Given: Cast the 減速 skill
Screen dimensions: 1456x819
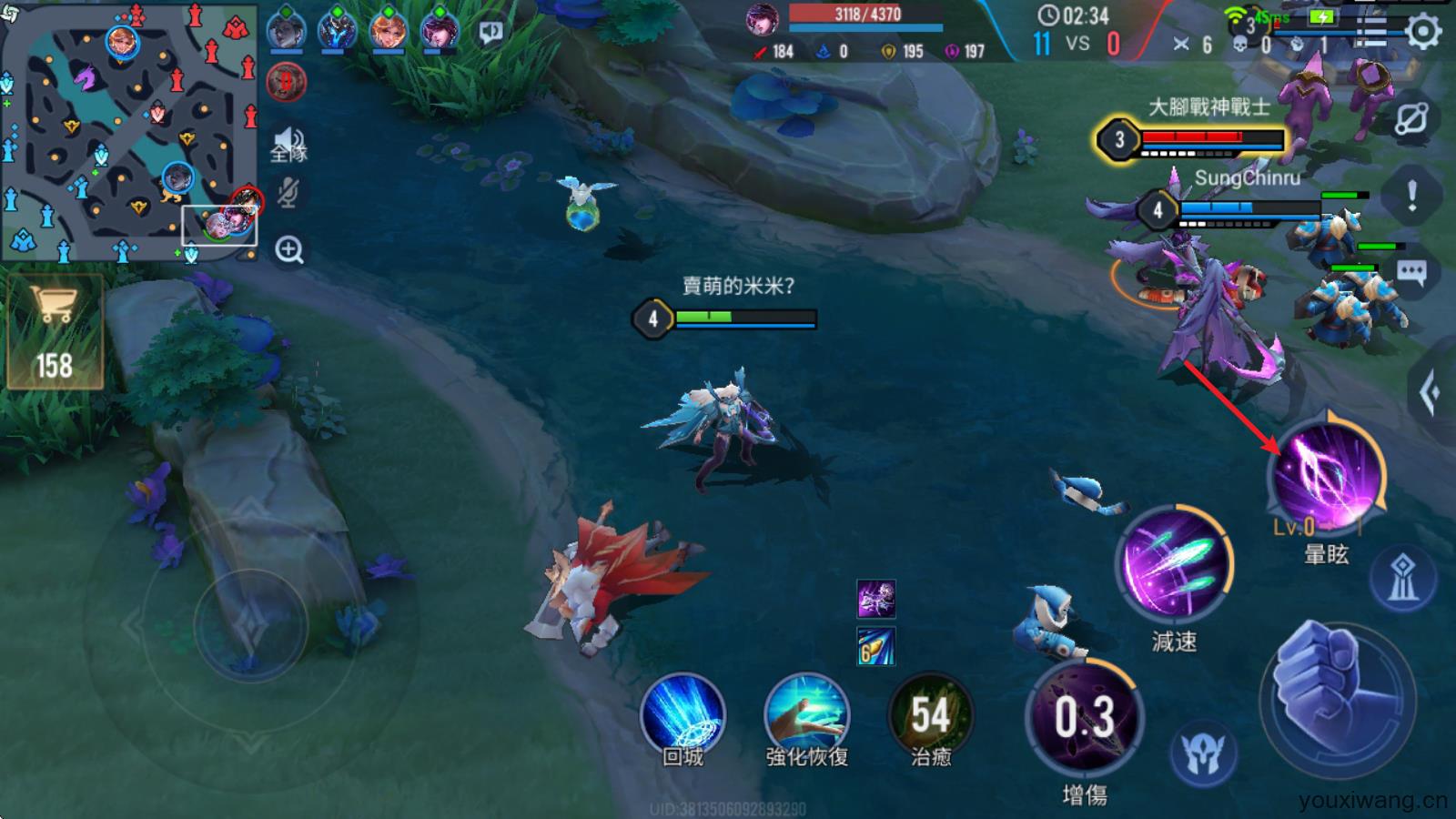Looking at the screenshot, I should tap(1174, 564).
